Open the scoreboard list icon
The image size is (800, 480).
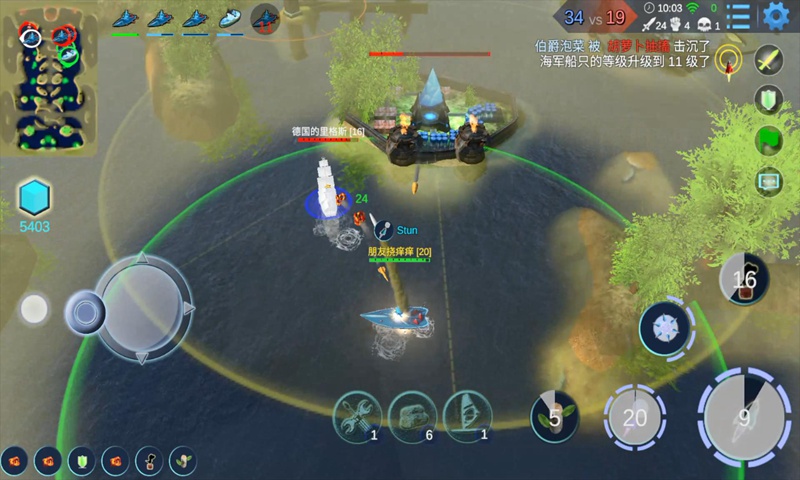[740, 16]
